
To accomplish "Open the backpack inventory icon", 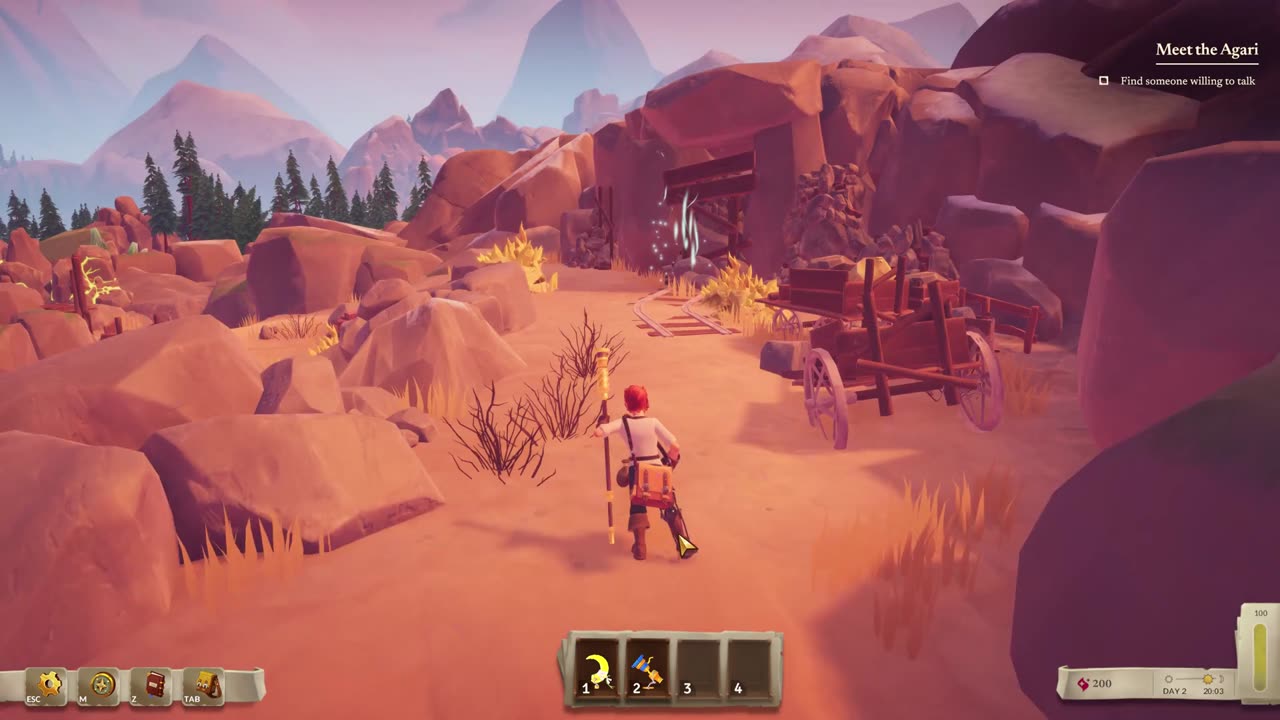I will point(206,685).
